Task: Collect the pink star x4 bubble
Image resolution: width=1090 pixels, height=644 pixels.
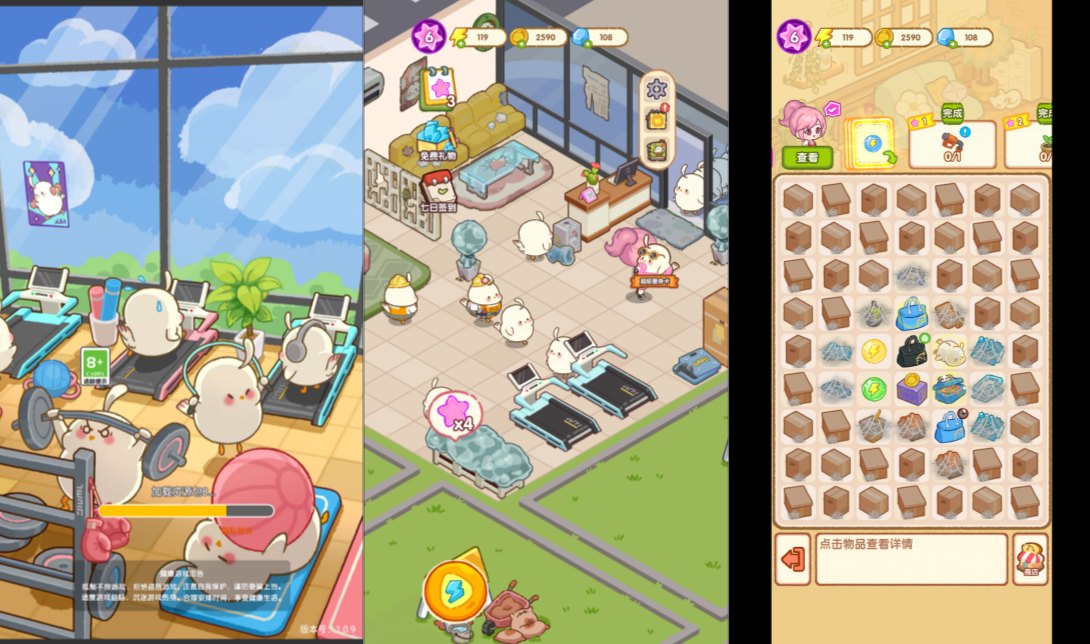Action: [455, 413]
